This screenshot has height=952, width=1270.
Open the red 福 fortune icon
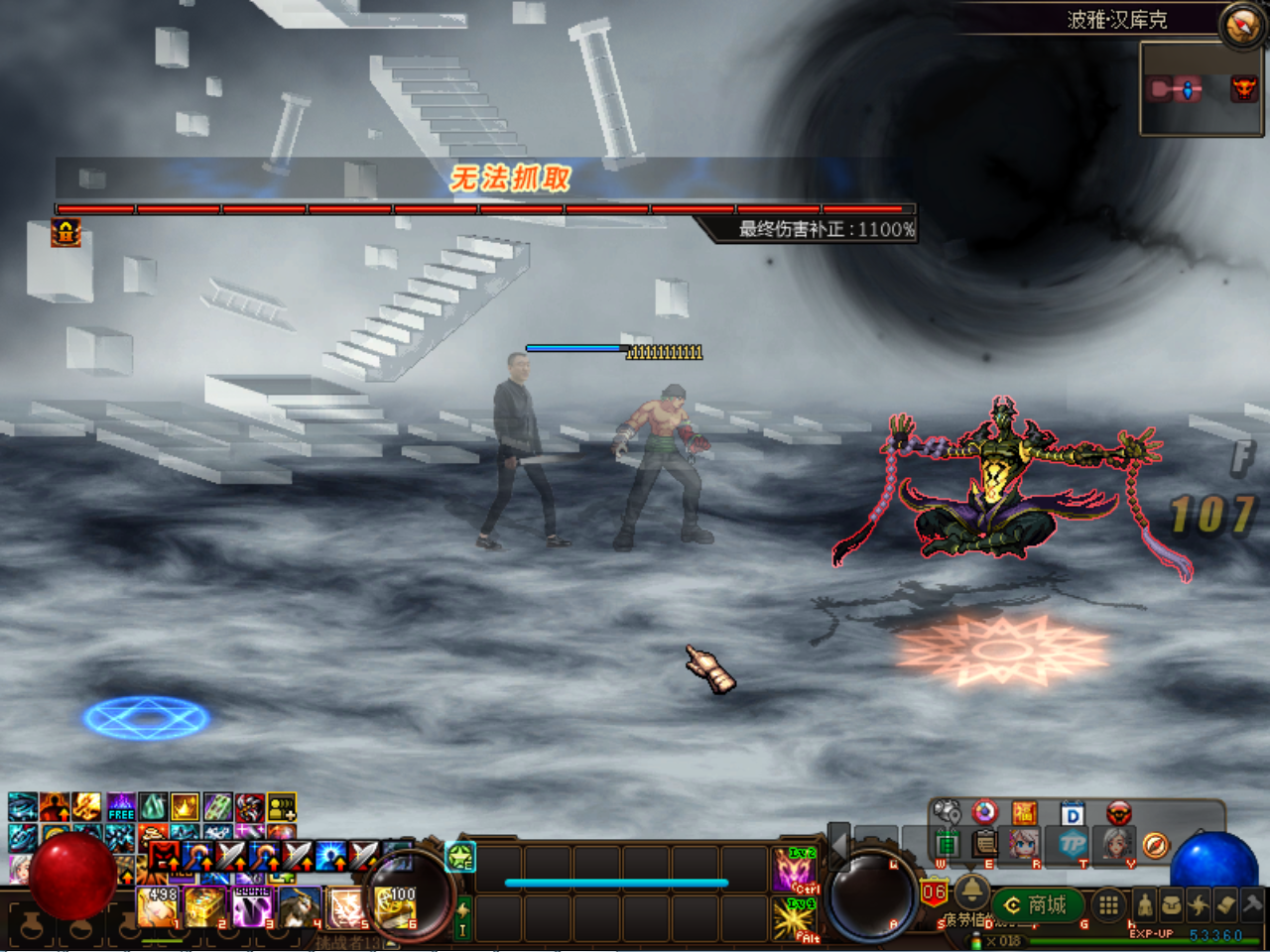pyautogui.click(x=1024, y=814)
